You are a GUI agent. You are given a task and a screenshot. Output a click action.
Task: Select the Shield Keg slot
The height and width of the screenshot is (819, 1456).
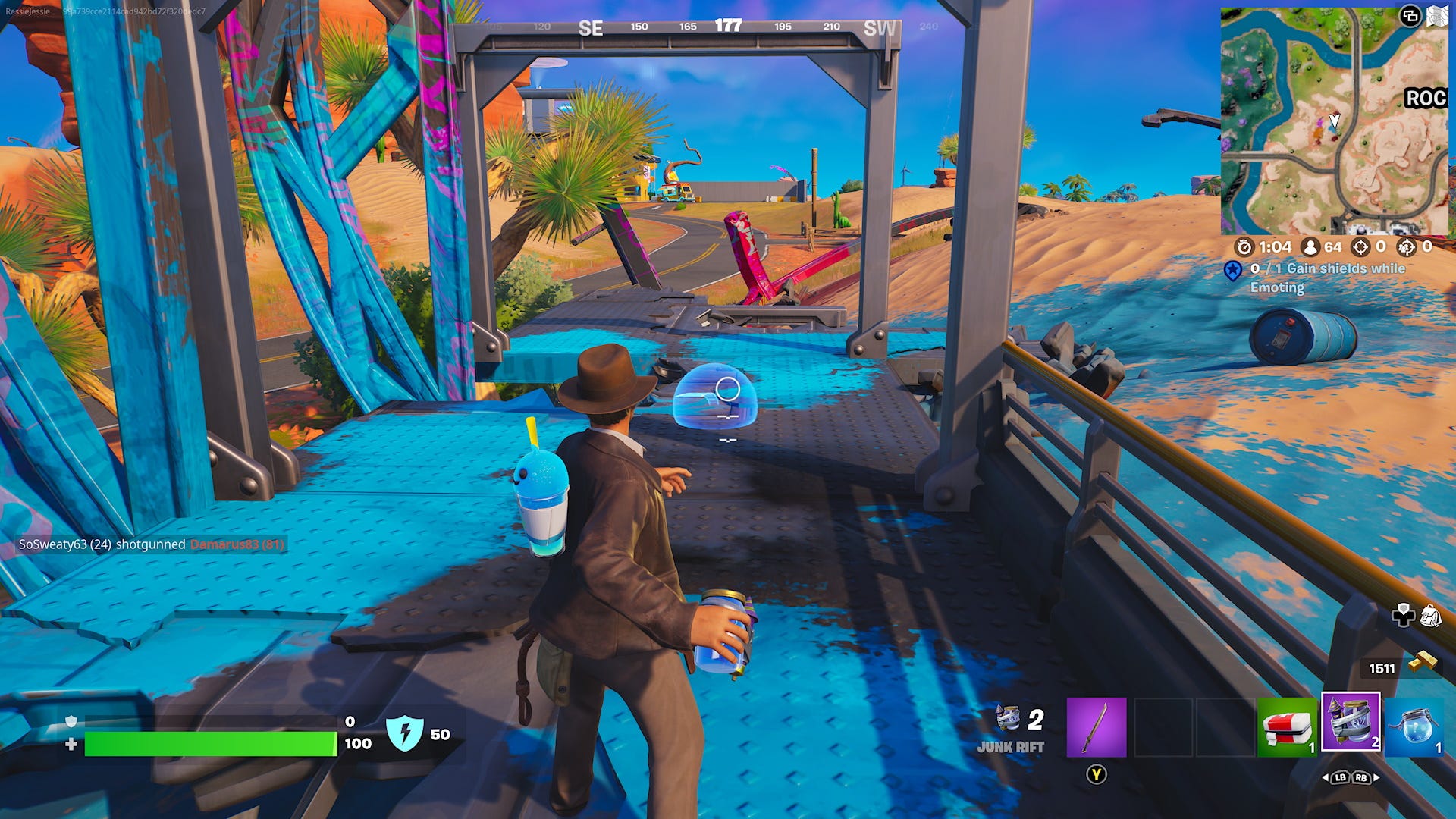click(1352, 726)
